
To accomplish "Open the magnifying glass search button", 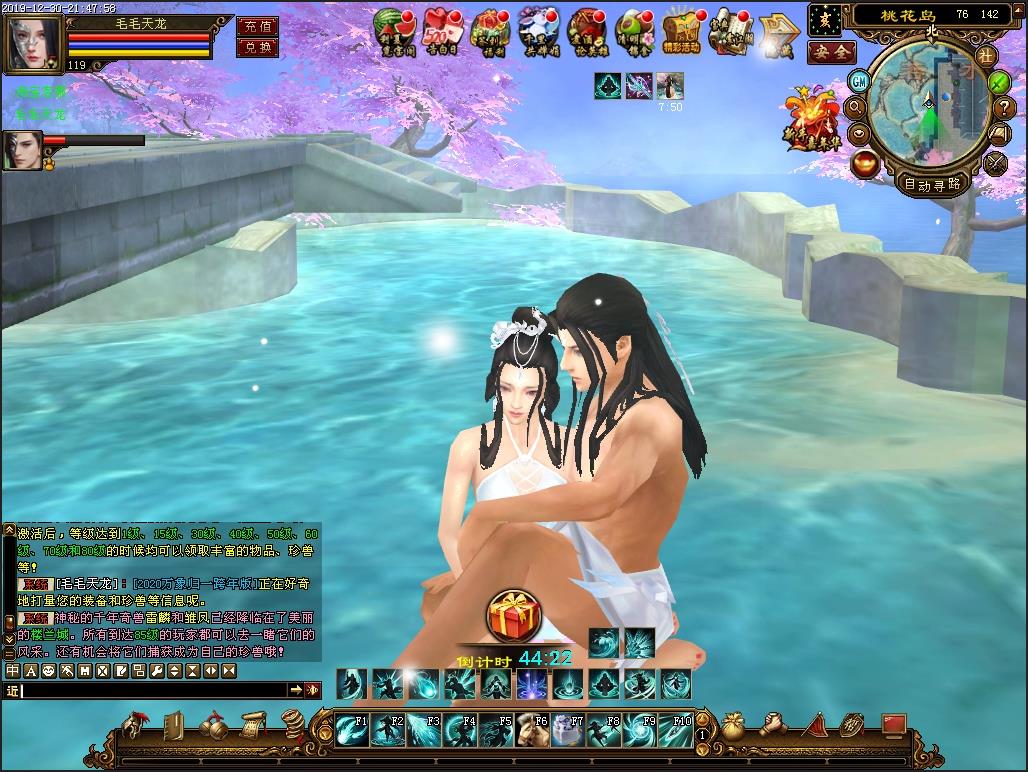I will (x=856, y=107).
